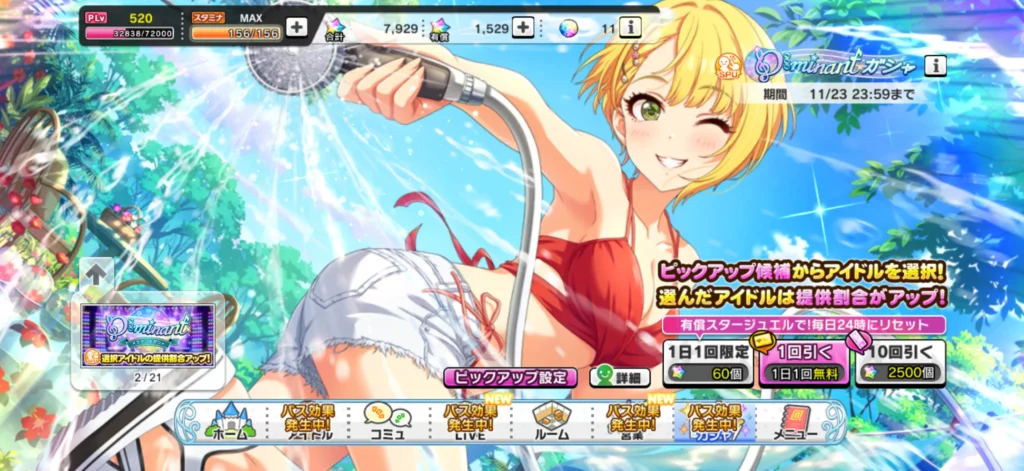Screen dimensions: 1024x471
Task: Pull the 1日1回限定 60-jewel gacha
Action: 707,363
